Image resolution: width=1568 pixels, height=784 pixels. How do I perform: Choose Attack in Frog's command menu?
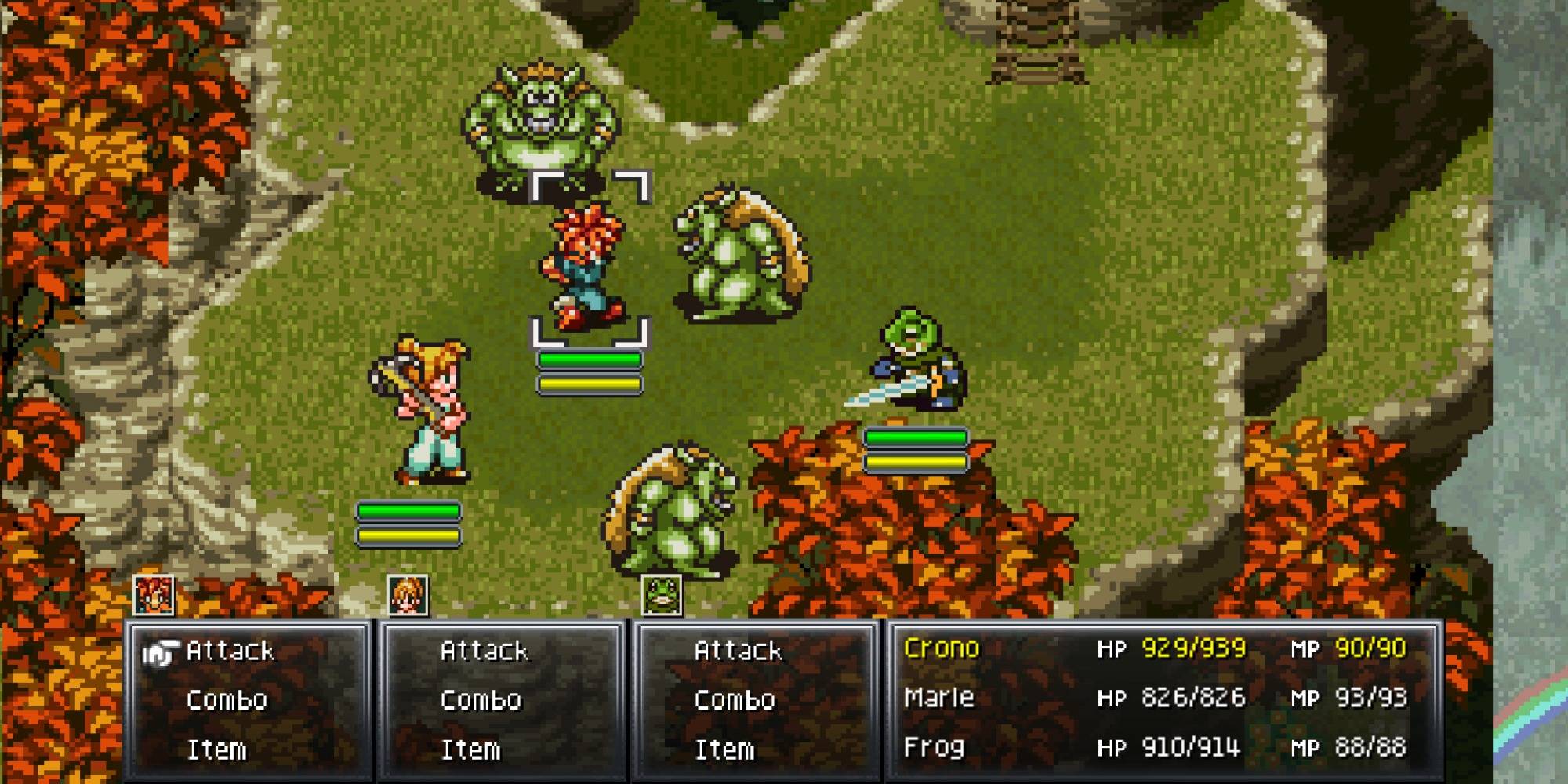(738, 651)
